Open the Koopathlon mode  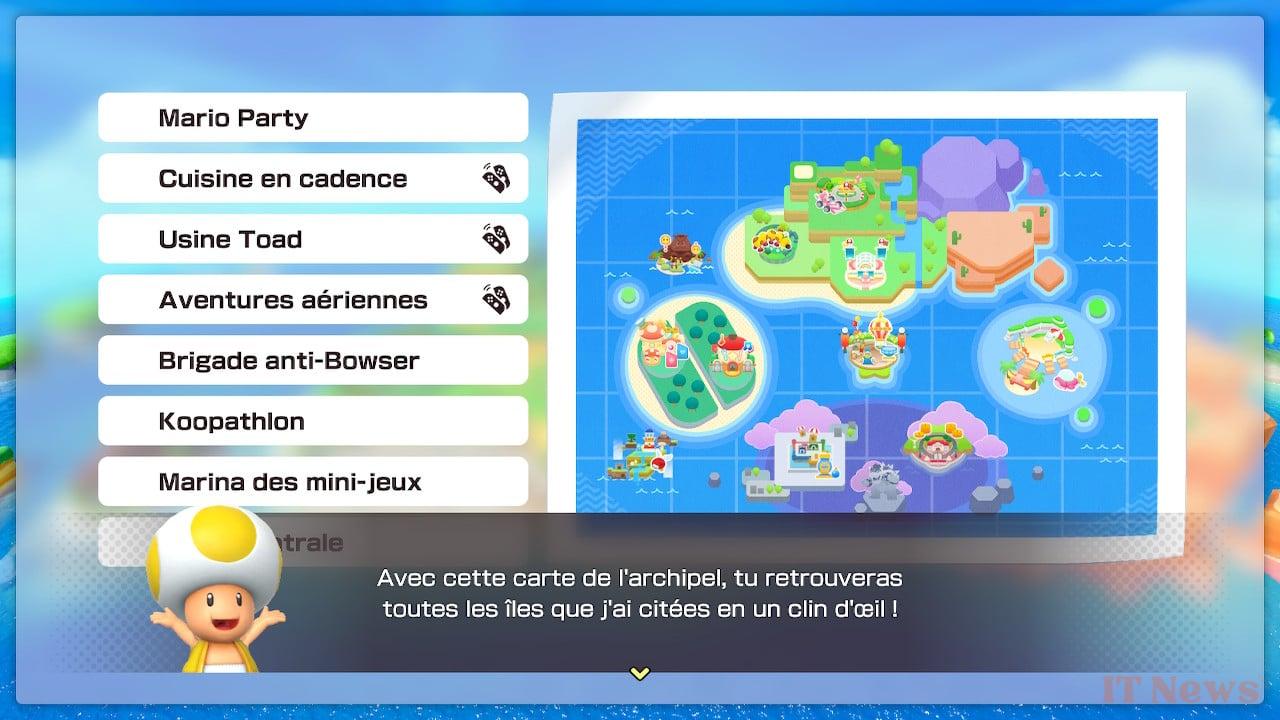click(312, 421)
